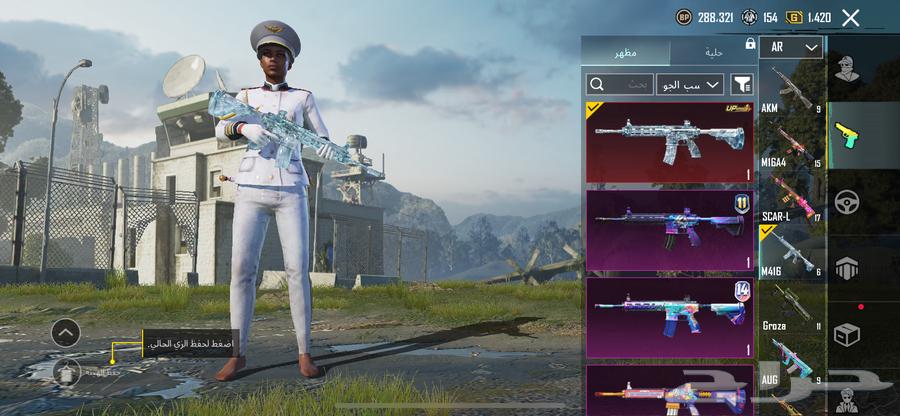Save the current outfit with the hanger button
The width and height of the screenshot is (900, 416).
coord(67,371)
